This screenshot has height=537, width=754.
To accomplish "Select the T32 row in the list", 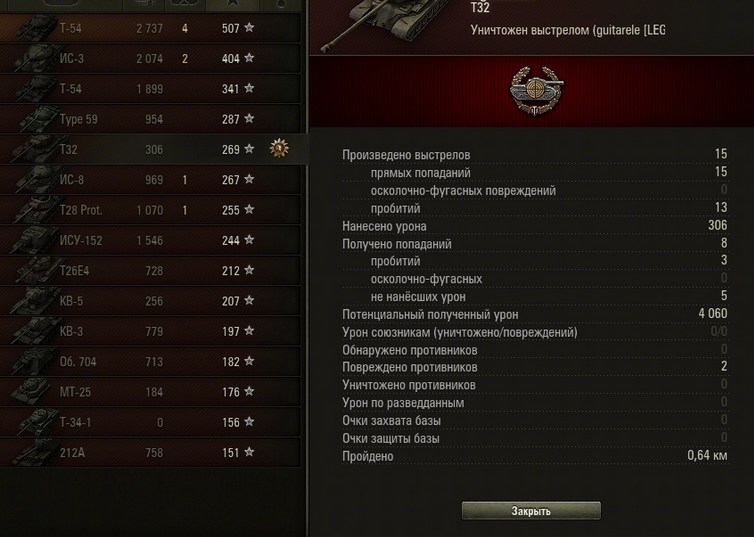I will point(150,149).
